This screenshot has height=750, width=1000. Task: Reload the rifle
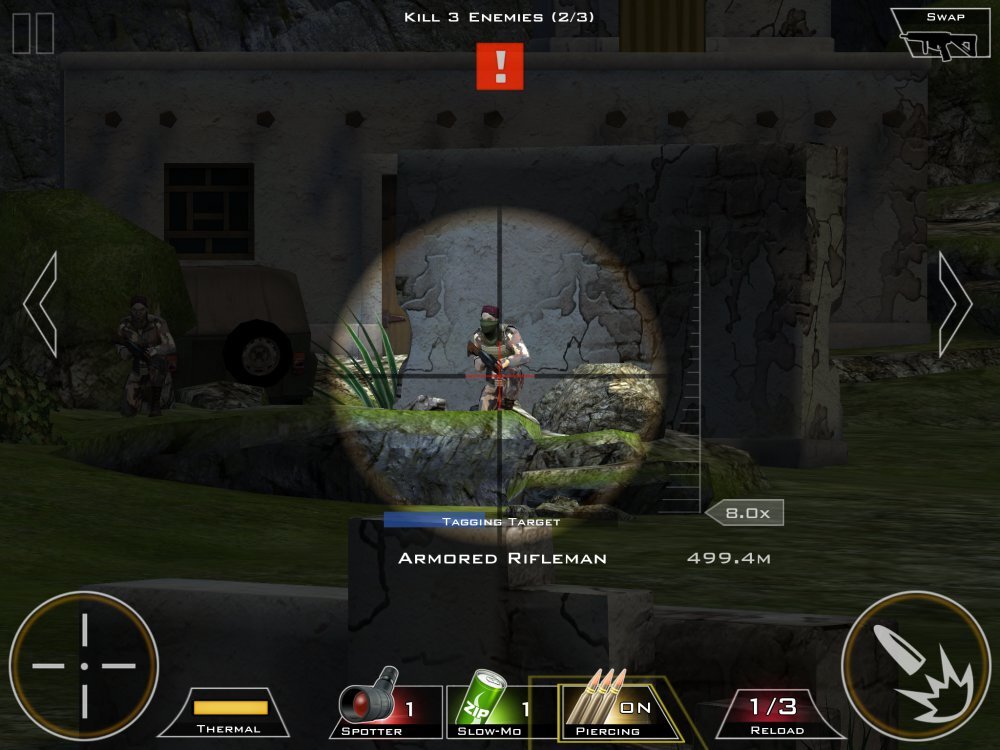pos(774,713)
